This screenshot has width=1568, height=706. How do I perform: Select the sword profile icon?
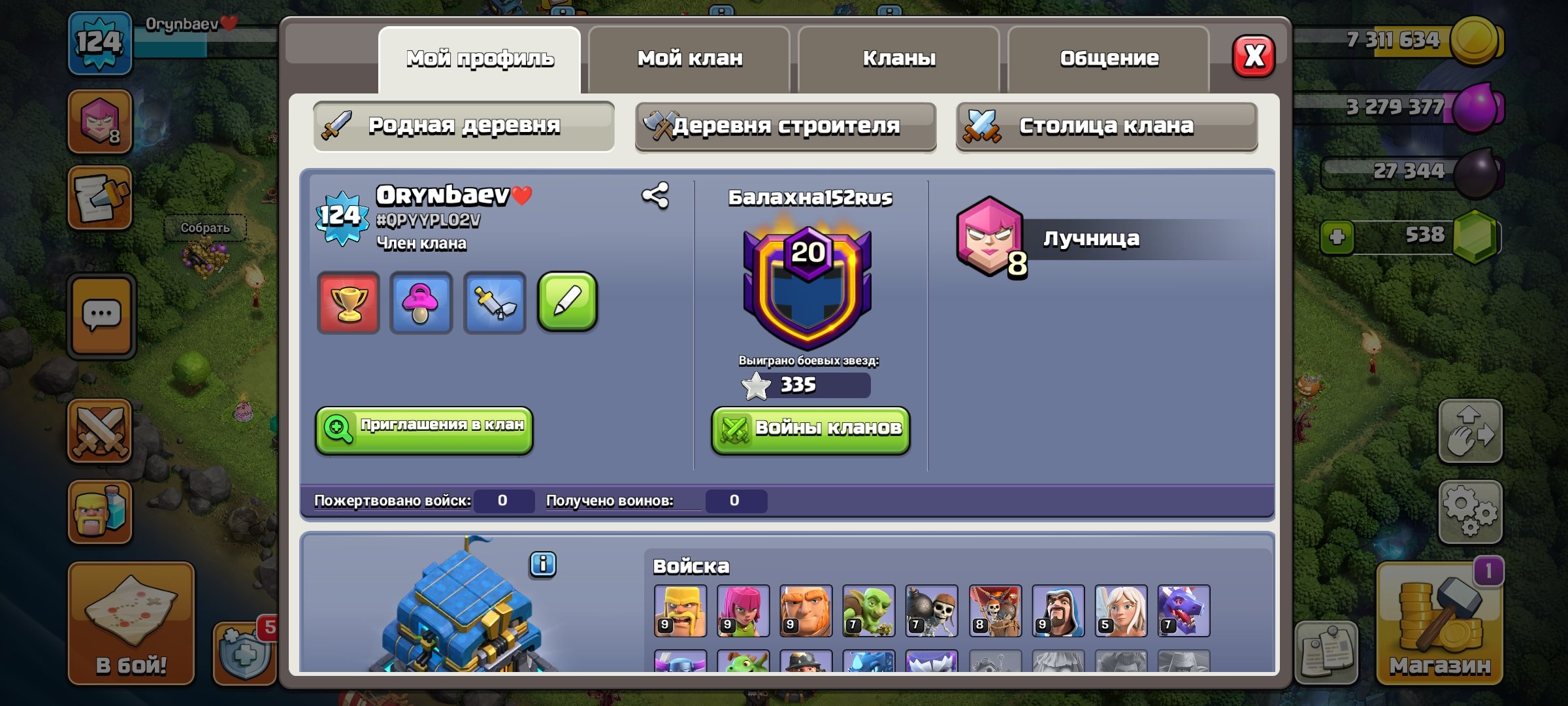coord(495,303)
